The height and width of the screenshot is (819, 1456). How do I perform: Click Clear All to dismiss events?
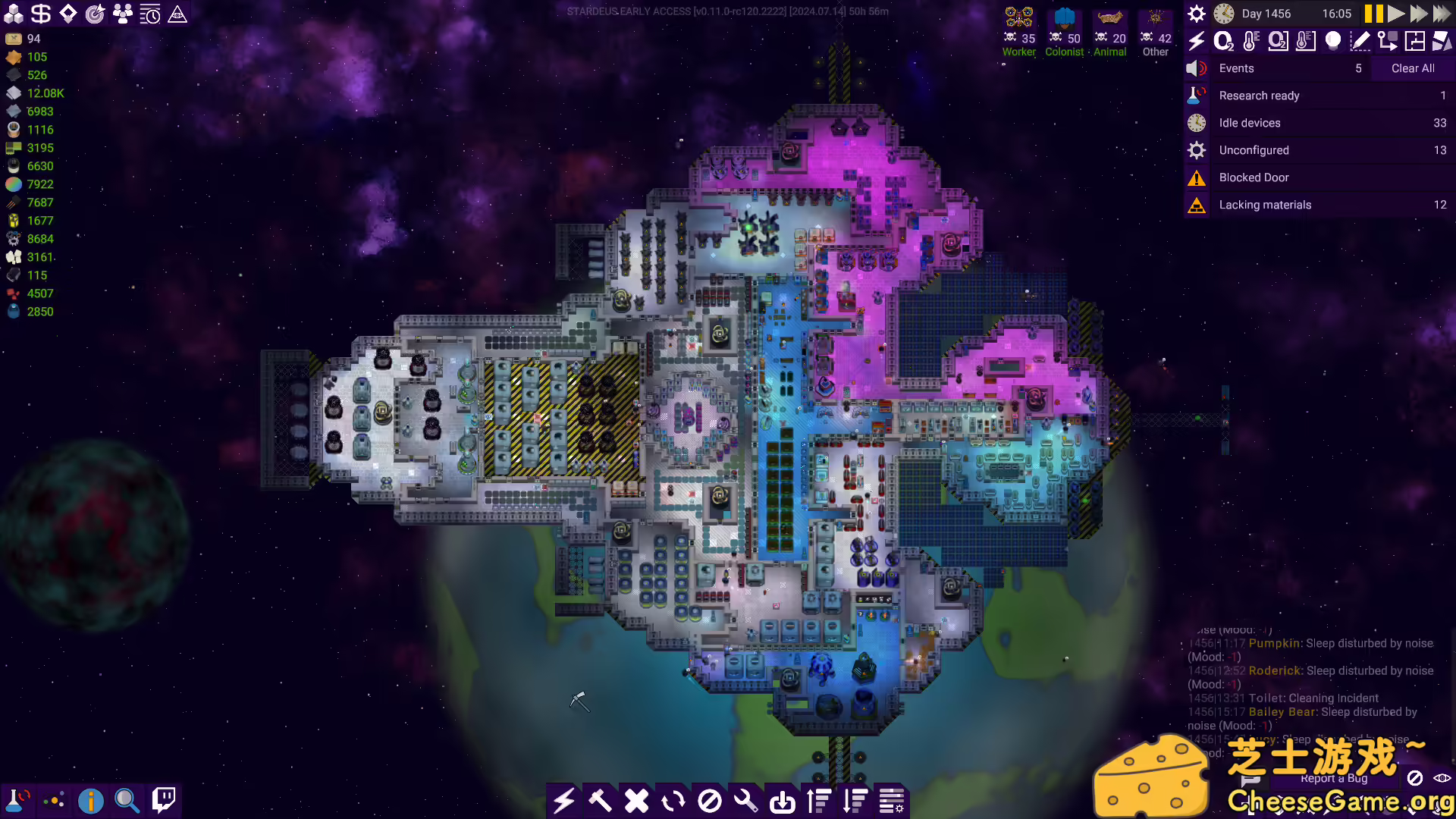point(1411,68)
